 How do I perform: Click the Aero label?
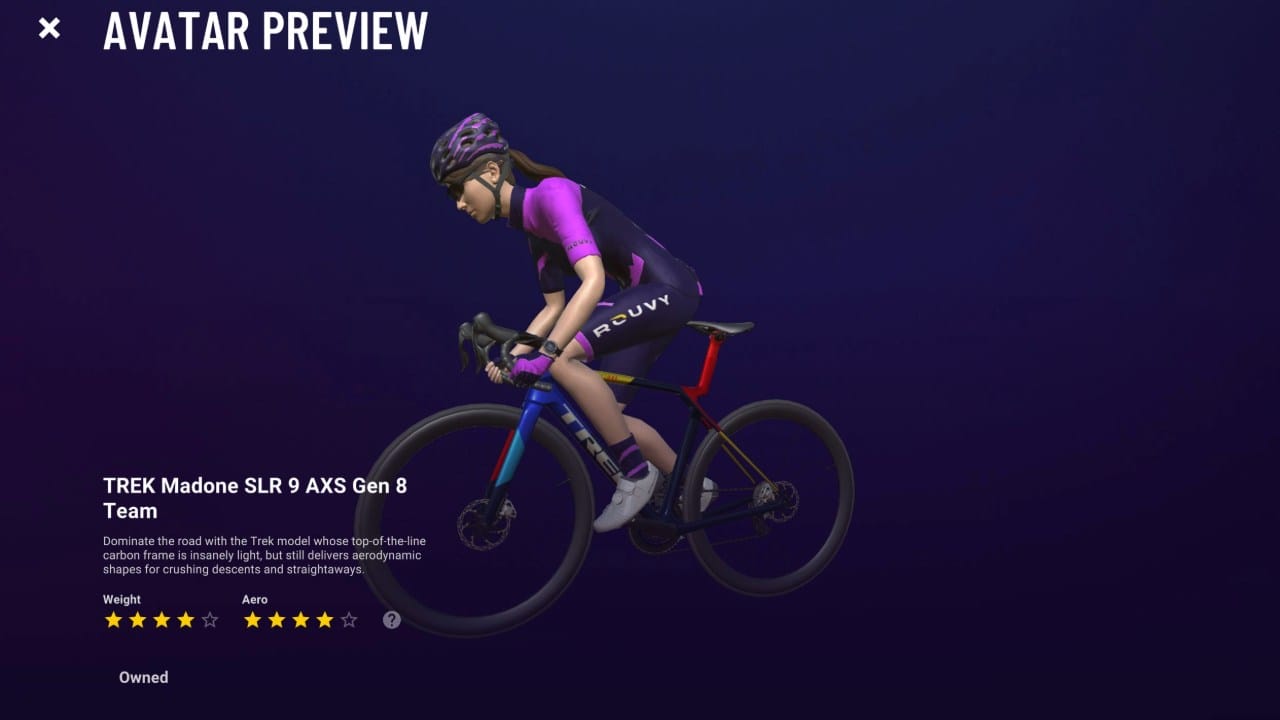(254, 599)
